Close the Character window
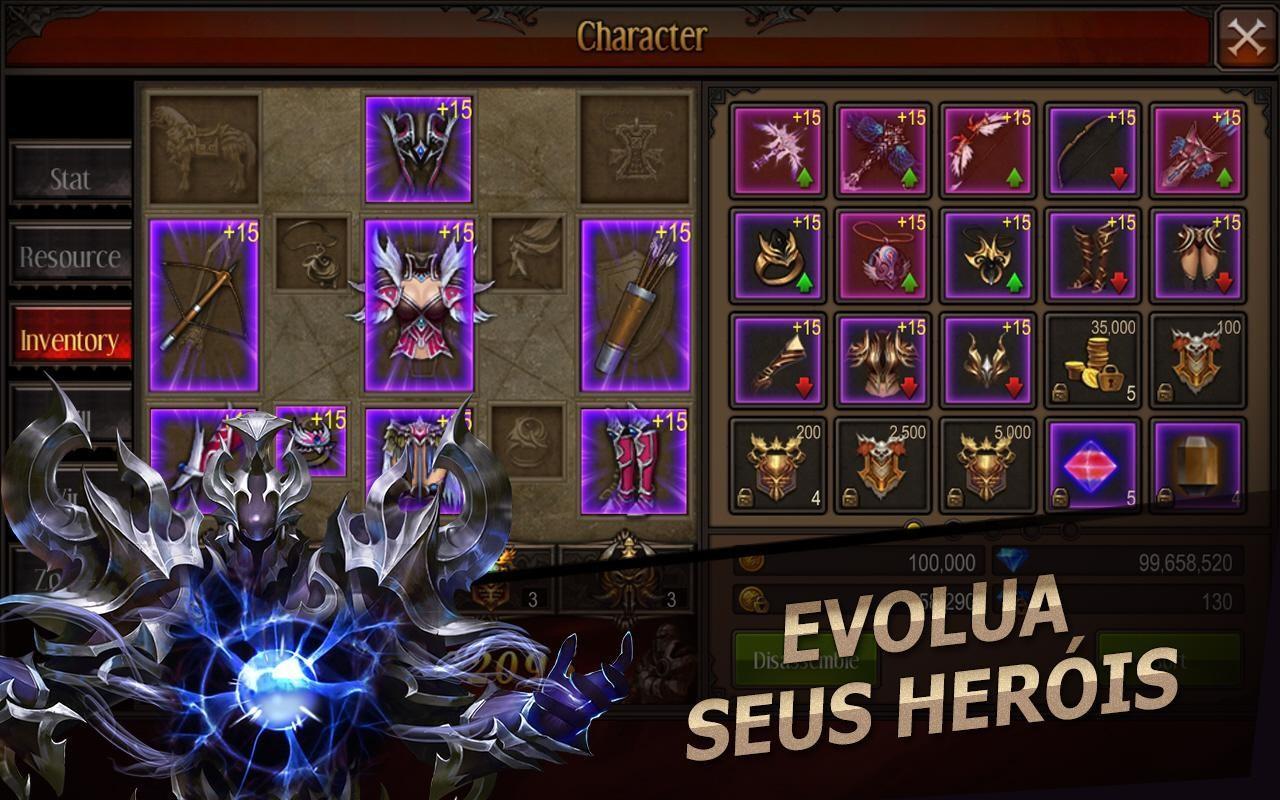This screenshot has height=800, width=1280. (1246, 37)
